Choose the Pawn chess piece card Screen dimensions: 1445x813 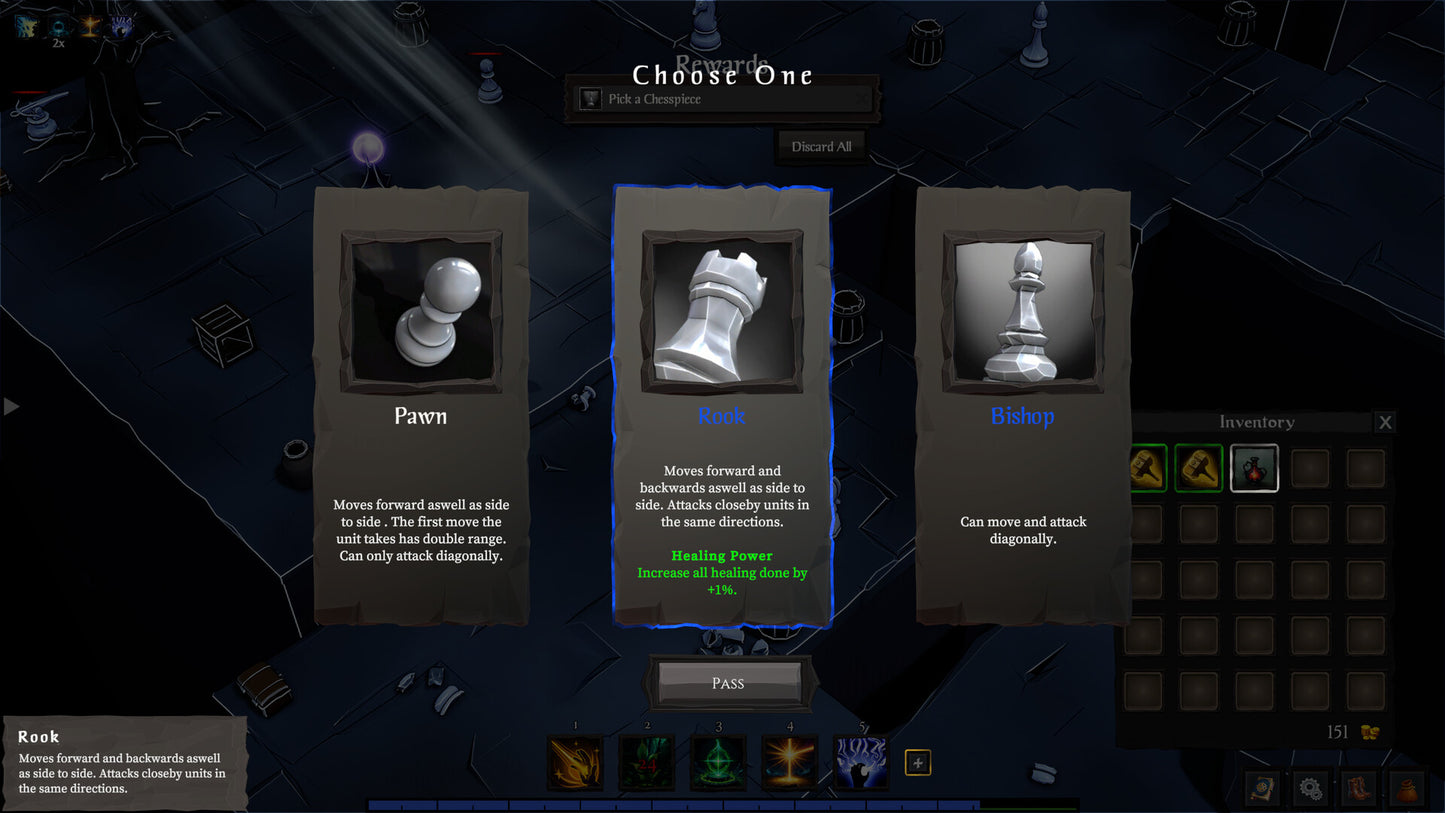pyautogui.click(x=421, y=405)
